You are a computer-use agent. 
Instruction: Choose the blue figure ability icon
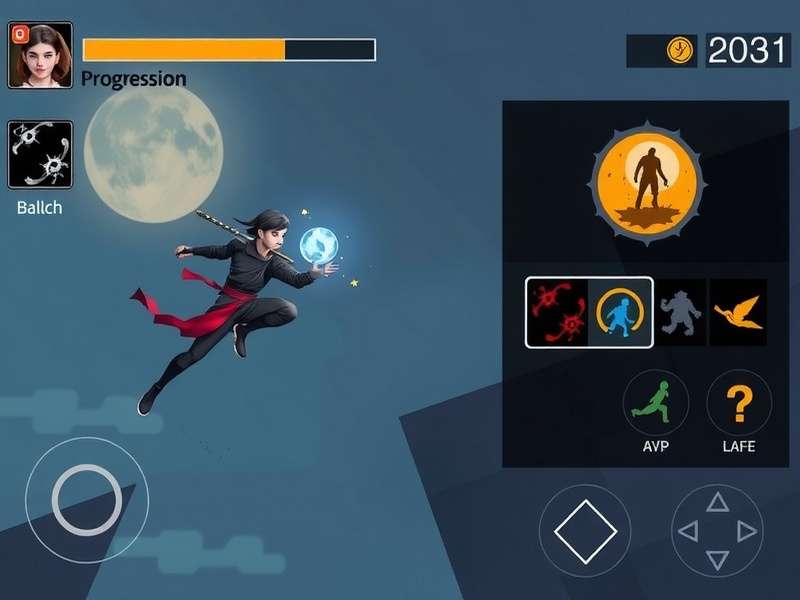621,312
